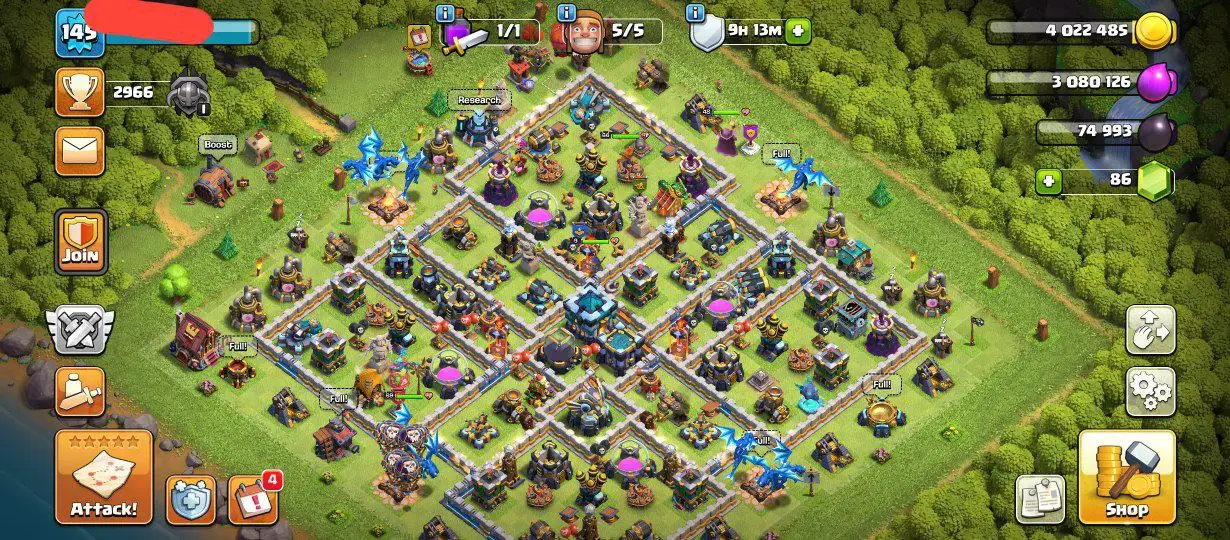This screenshot has height=540, width=1230.
Task: Open the trophy icon
Action: pyautogui.click(x=79, y=93)
